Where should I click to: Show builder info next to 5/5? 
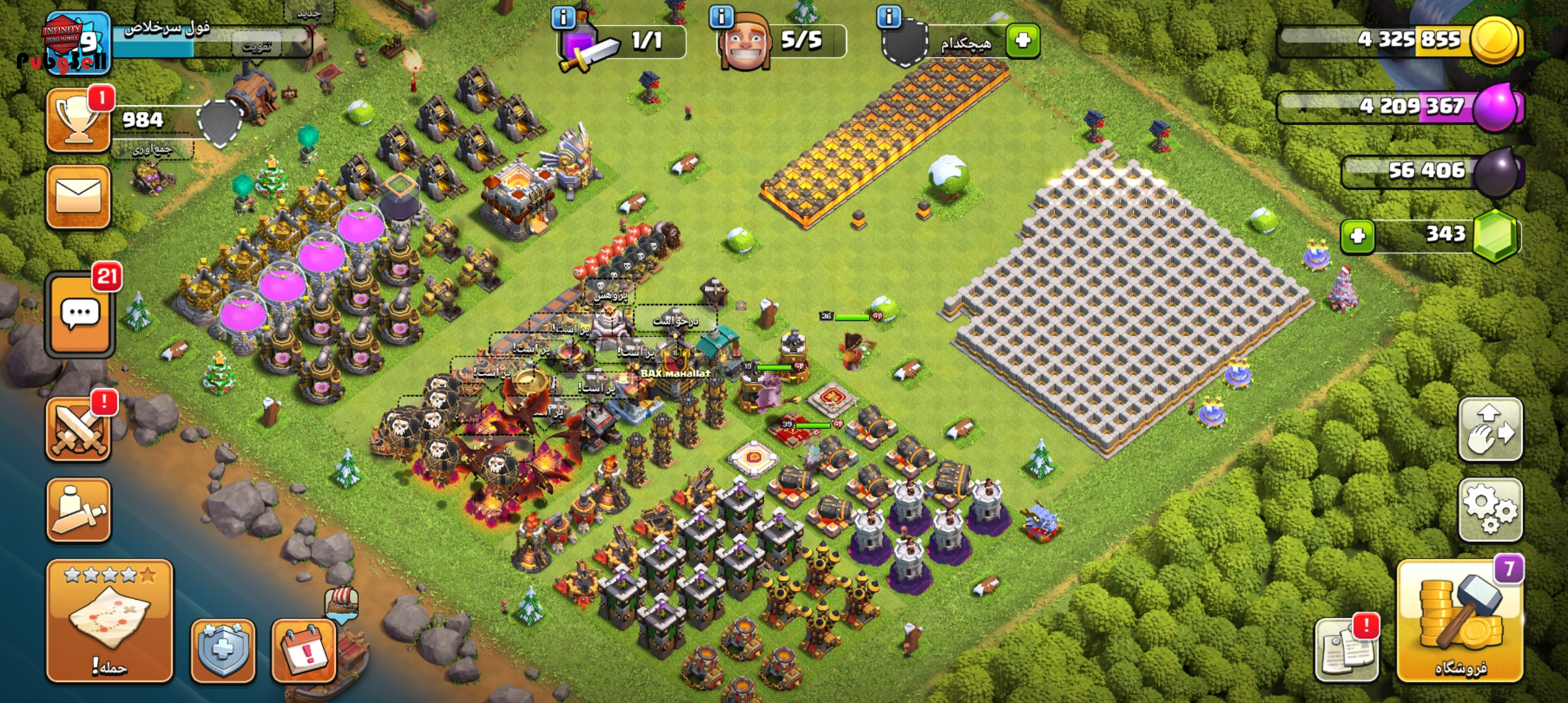coord(721,17)
